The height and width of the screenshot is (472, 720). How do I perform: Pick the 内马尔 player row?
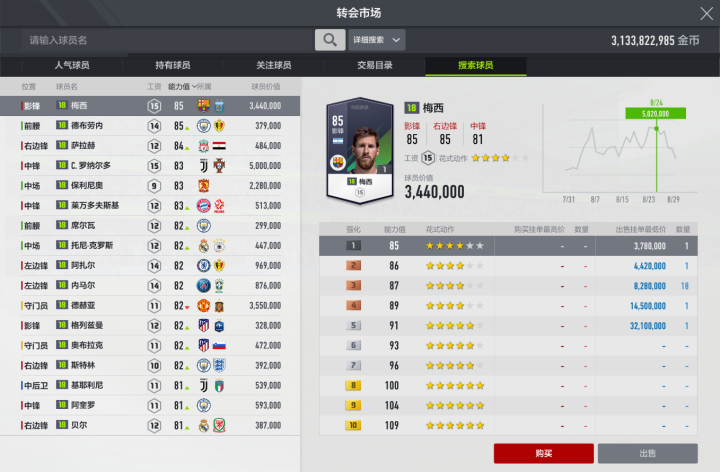[150, 285]
